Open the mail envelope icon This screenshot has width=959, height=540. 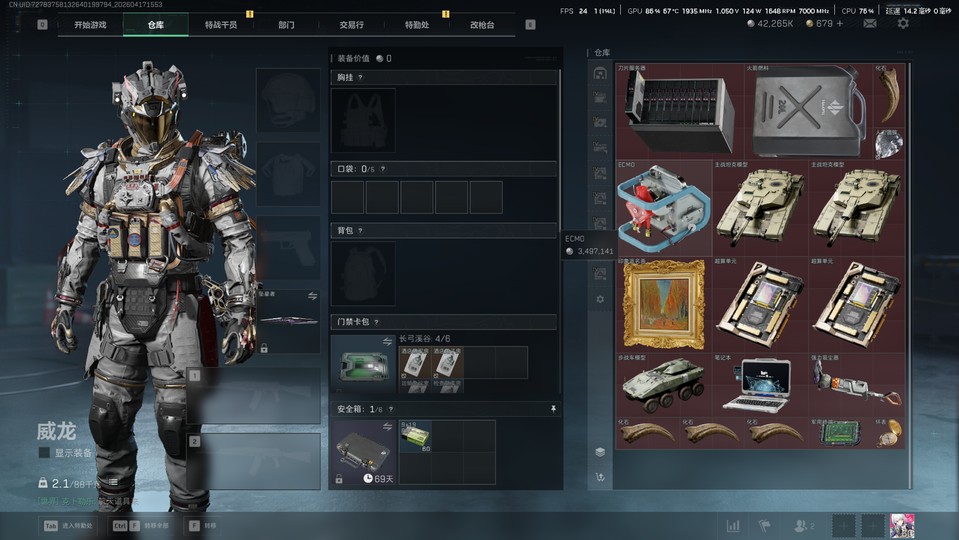coord(870,23)
